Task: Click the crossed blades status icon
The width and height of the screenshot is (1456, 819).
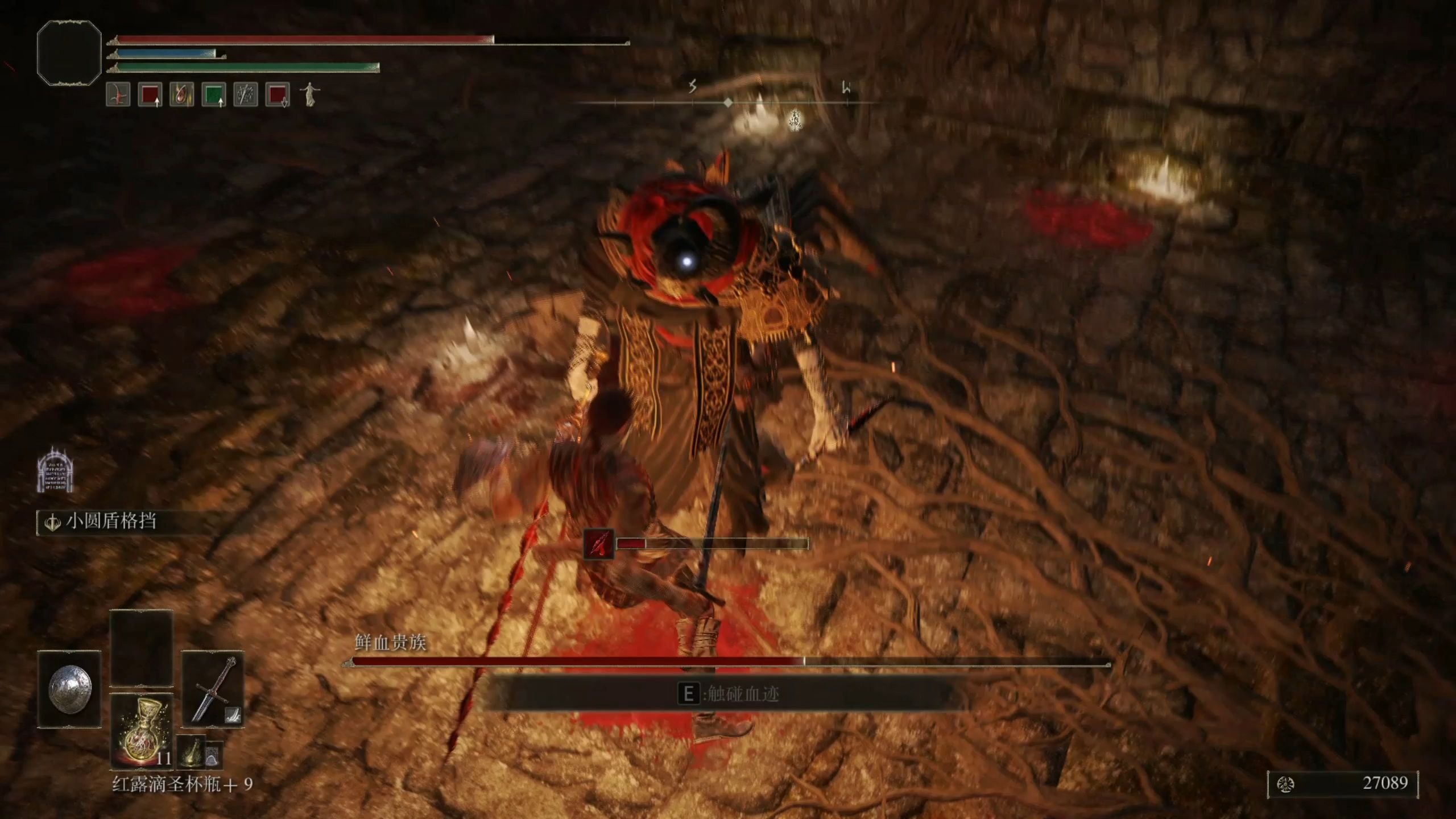Action: point(246,94)
